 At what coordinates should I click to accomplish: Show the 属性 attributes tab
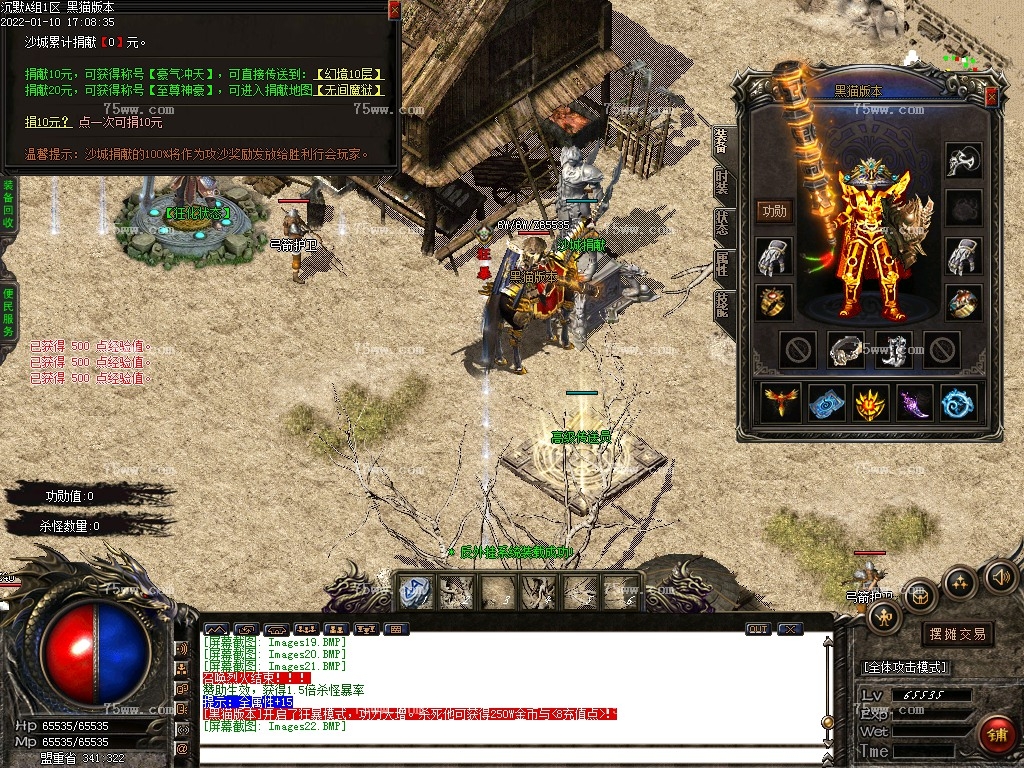(x=722, y=264)
